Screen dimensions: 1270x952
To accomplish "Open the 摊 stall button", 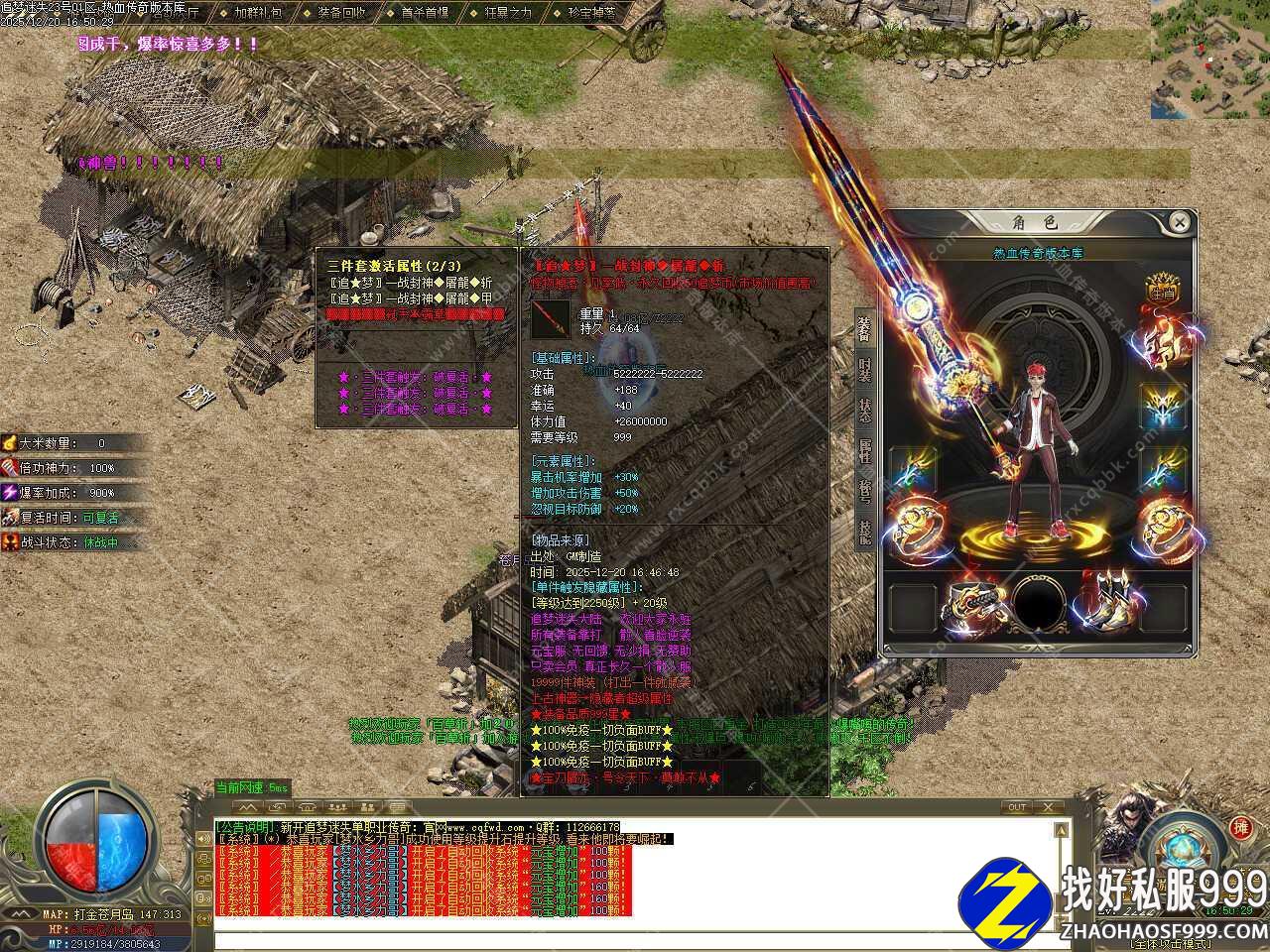I will pyautogui.click(x=1239, y=827).
